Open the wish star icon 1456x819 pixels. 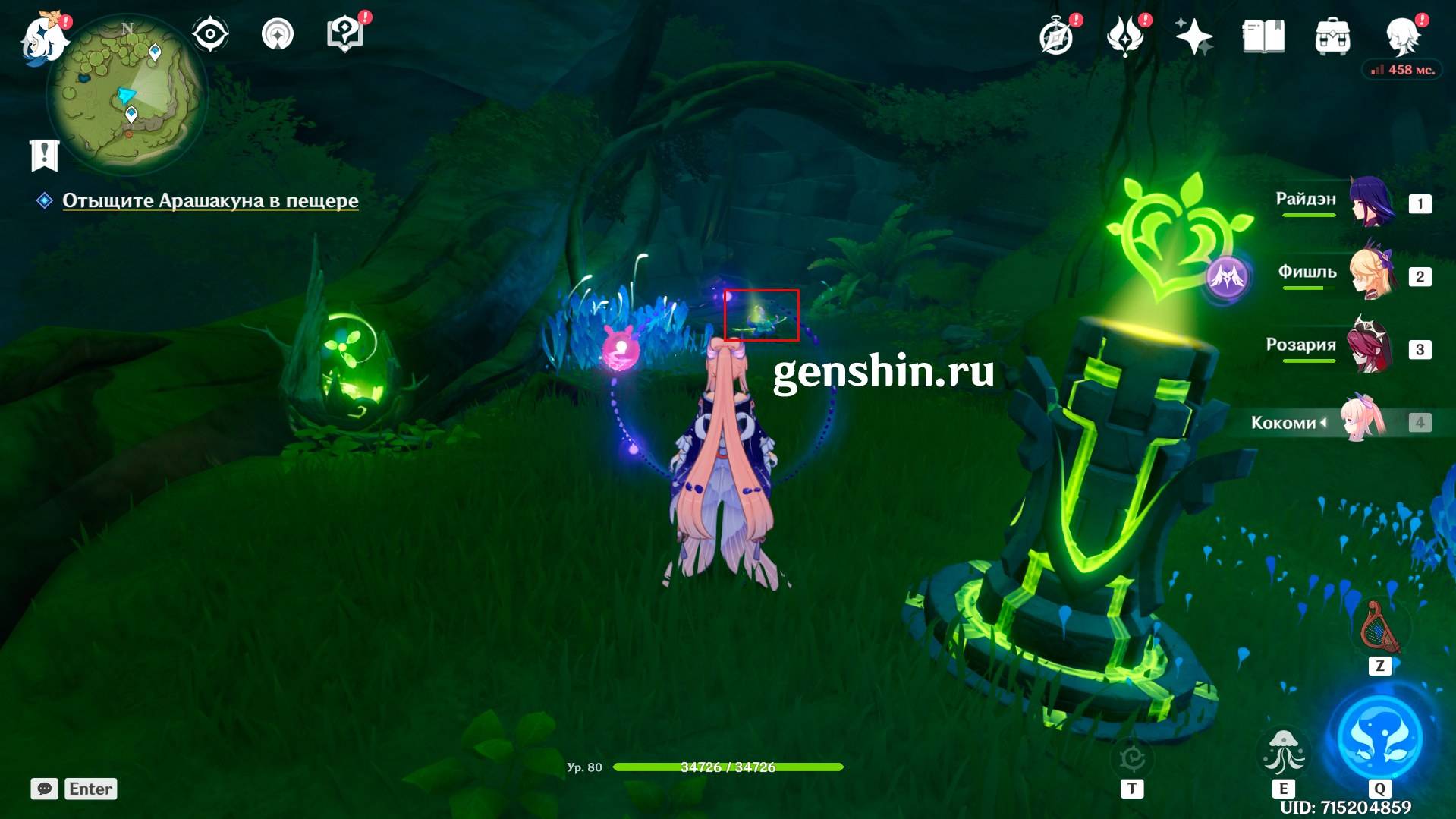(x=1193, y=36)
